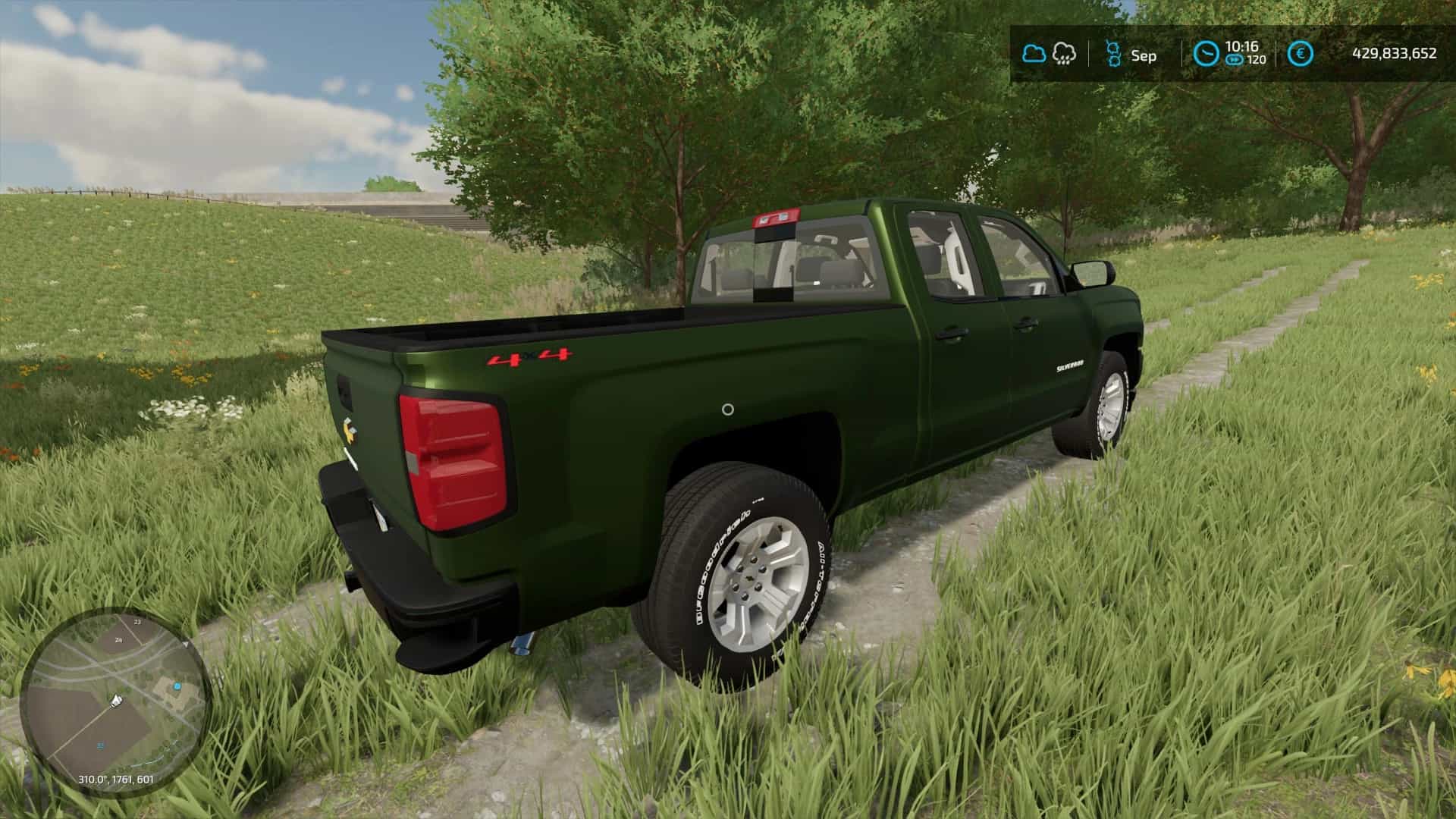Image resolution: width=1456 pixels, height=819 pixels.
Task: Select the rain cloud forecast icon
Action: point(1065,54)
